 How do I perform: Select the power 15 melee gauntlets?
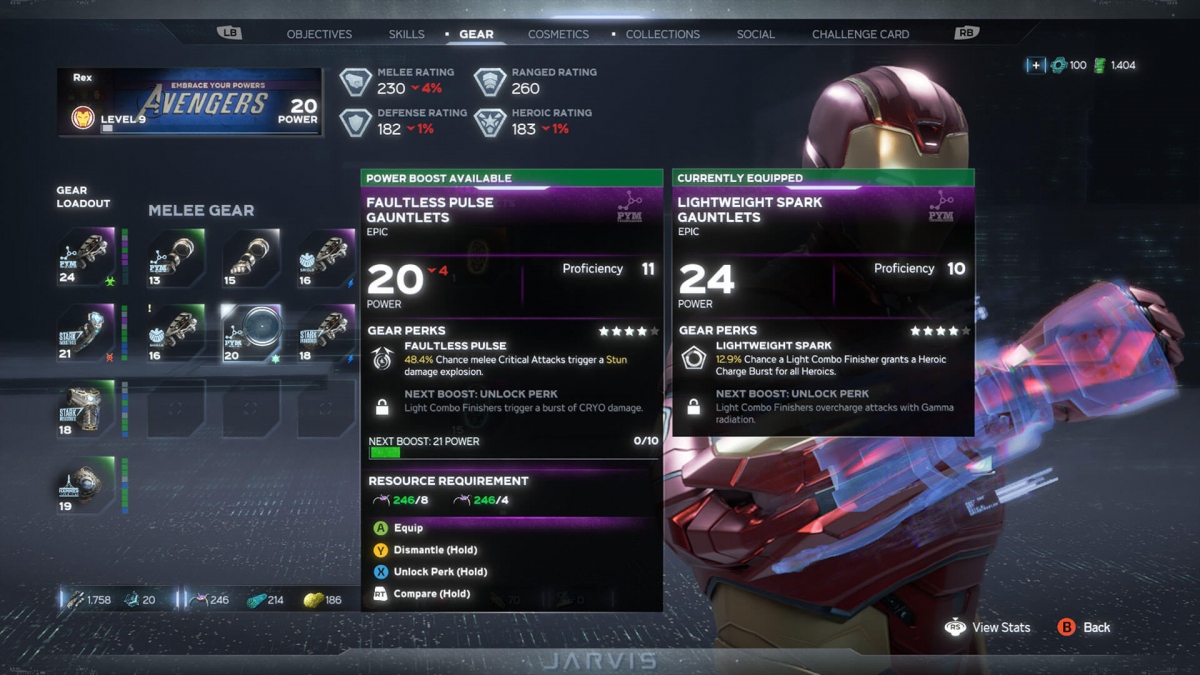(250, 257)
